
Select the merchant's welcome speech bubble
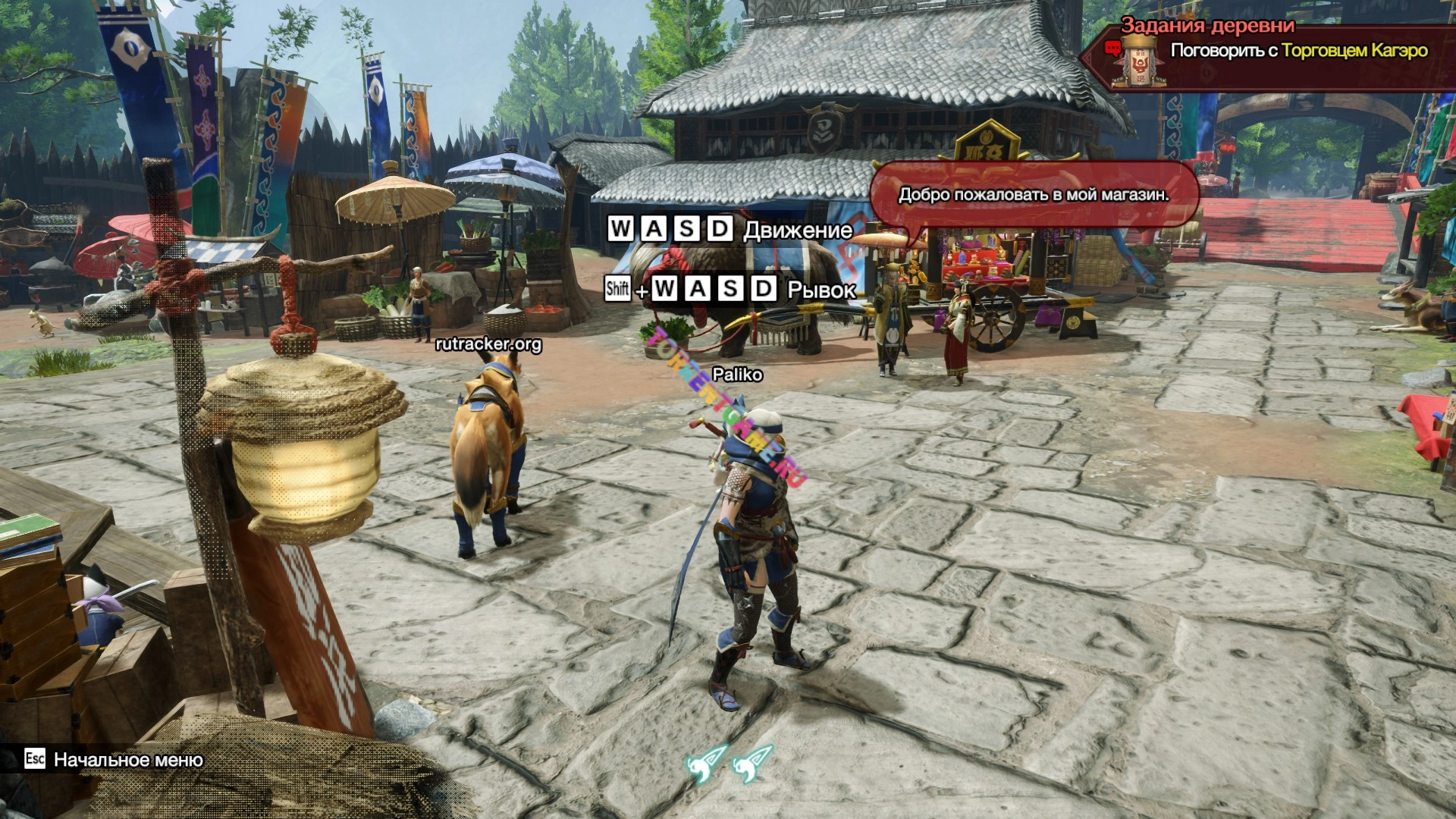(1033, 194)
